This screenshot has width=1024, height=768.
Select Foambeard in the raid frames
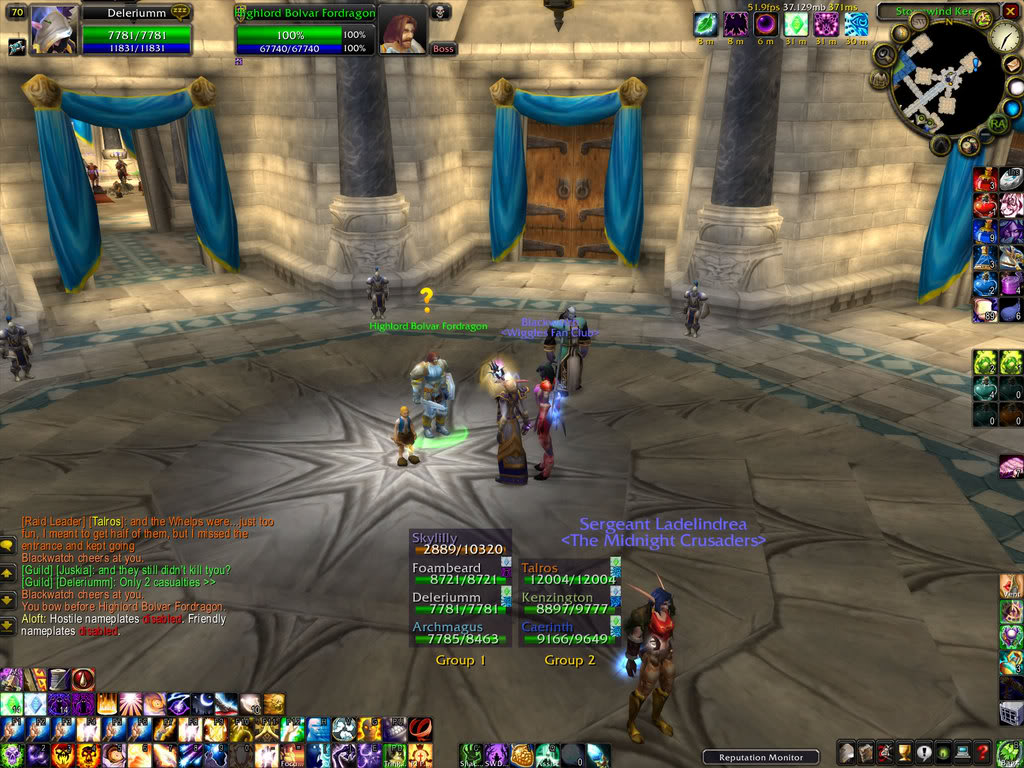[x=458, y=573]
